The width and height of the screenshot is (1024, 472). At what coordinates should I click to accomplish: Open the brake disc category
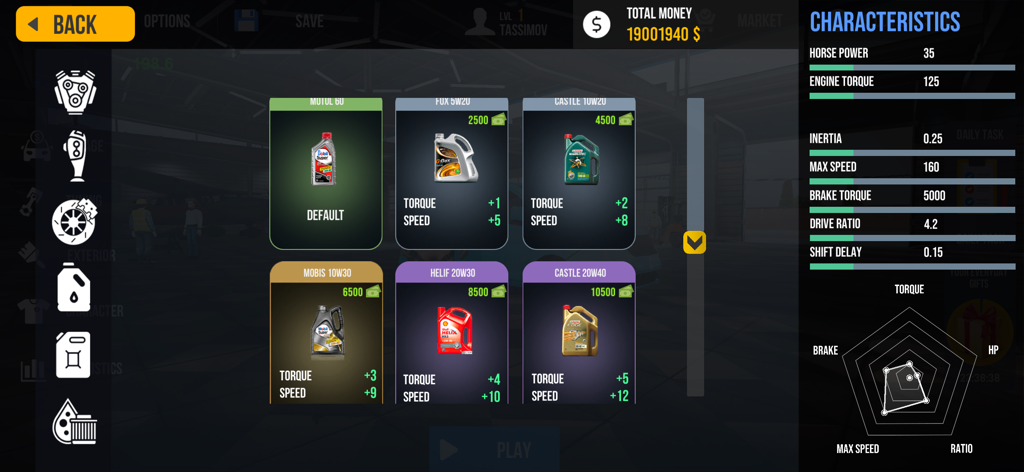[75, 222]
